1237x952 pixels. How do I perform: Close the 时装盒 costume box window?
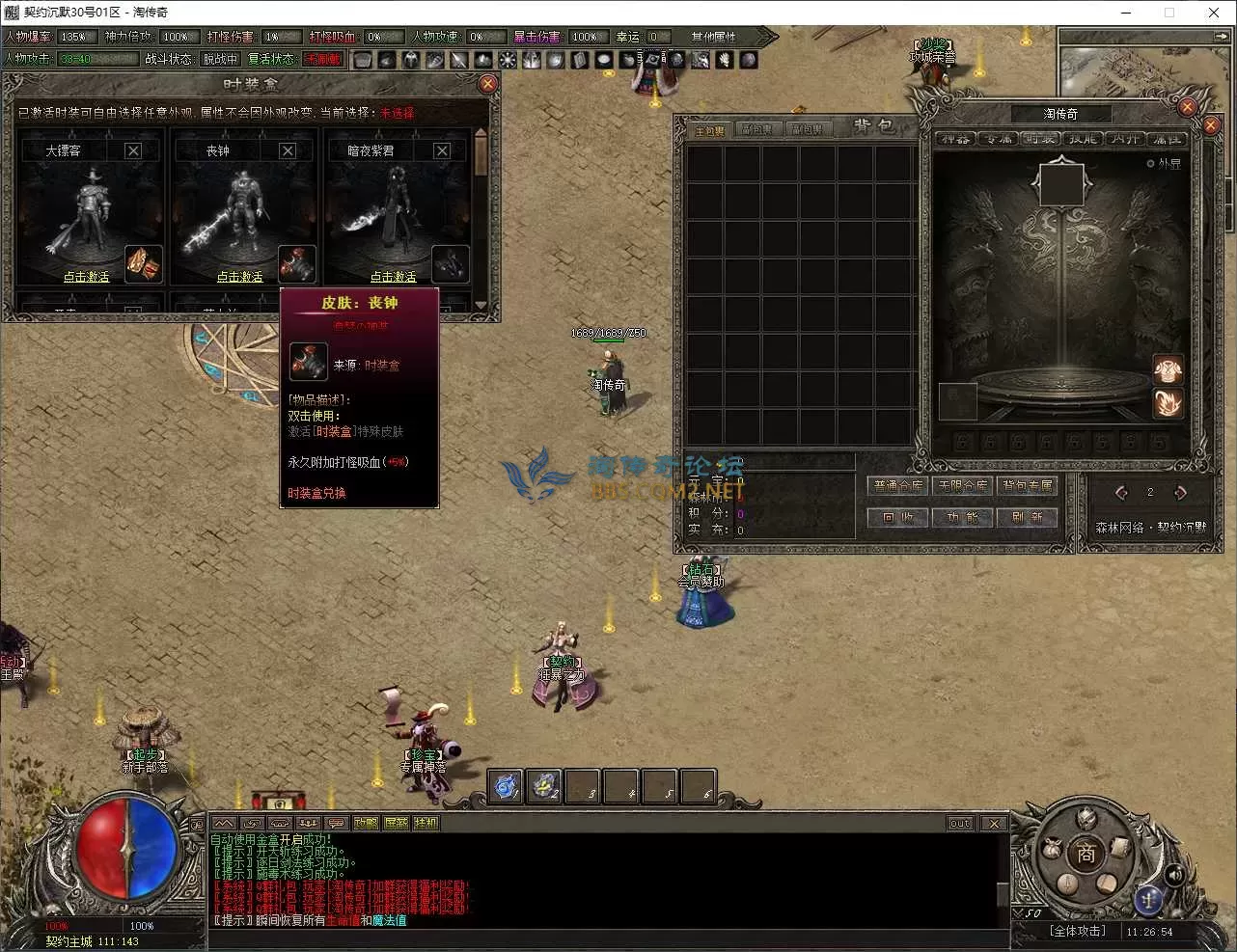click(x=488, y=84)
